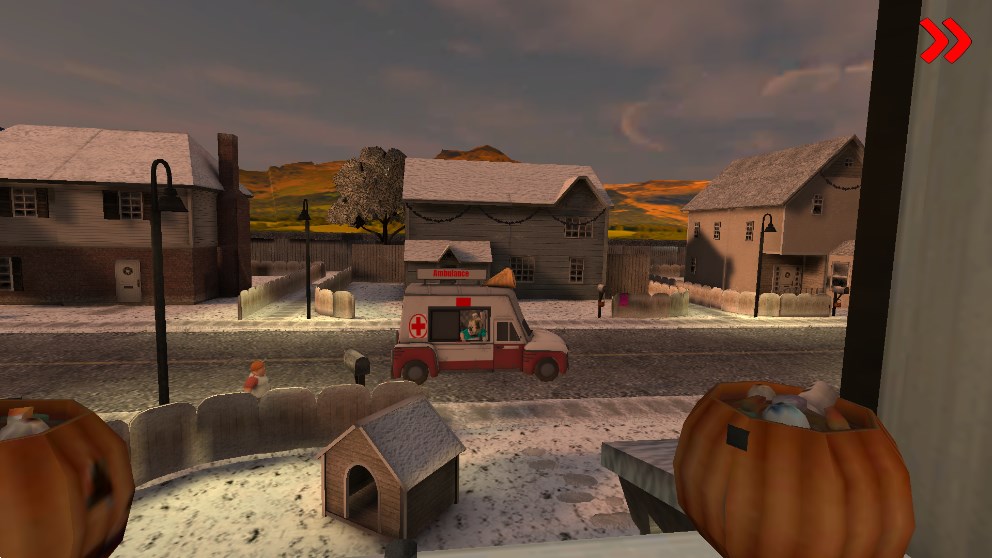The height and width of the screenshot is (558, 992).
Task: Skip the cutscene with the red double-arrow button
Action: (x=945, y=41)
